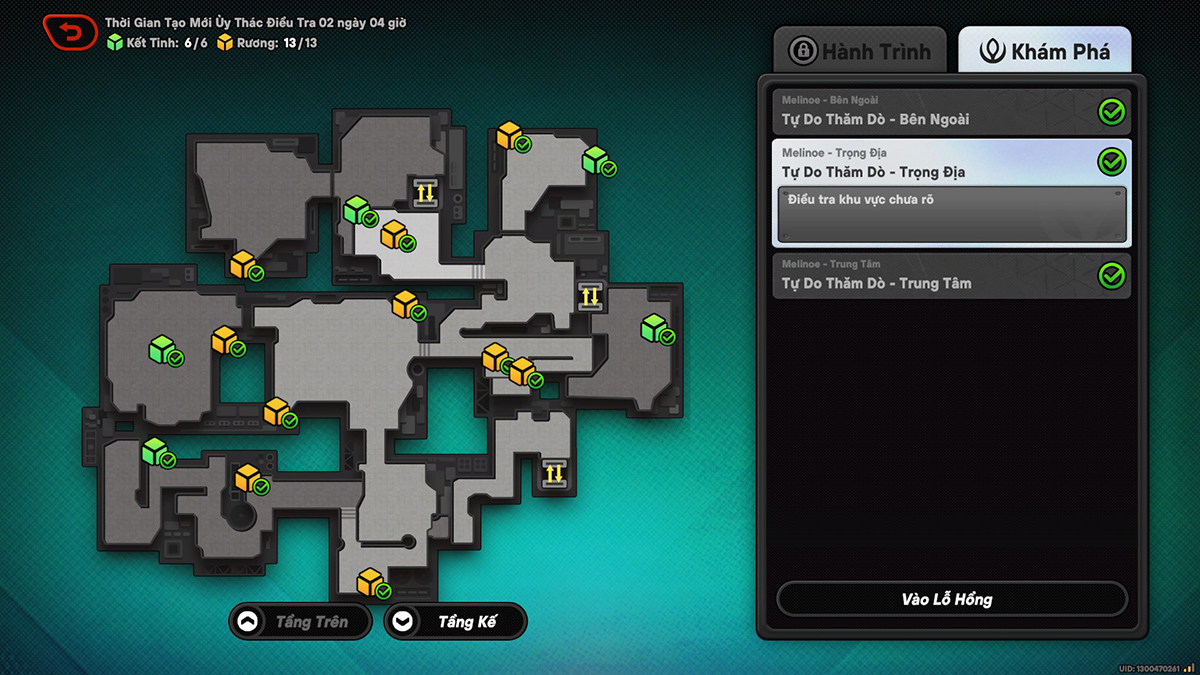Go to upper floor with Tầng Trên
Image resolution: width=1200 pixels, height=675 pixels.
[x=300, y=621]
